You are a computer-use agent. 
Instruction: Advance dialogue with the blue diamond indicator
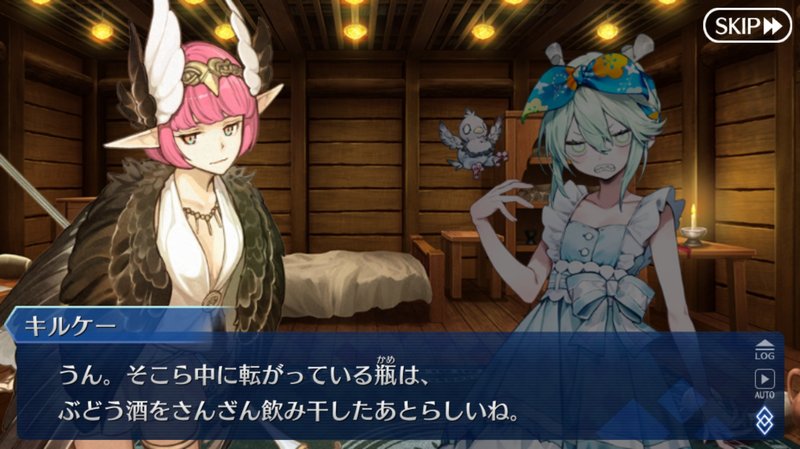pyautogui.click(x=765, y=418)
